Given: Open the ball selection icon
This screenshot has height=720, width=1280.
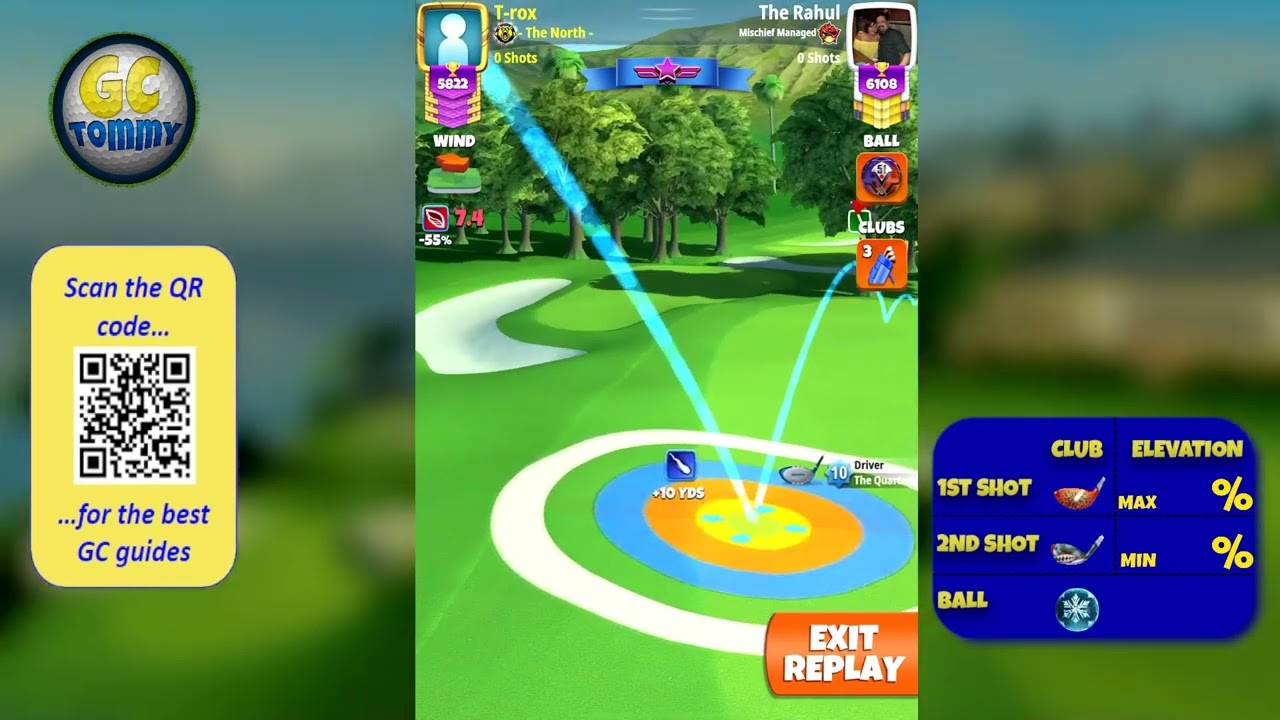Looking at the screenshot, I should (x=881, y=178).
